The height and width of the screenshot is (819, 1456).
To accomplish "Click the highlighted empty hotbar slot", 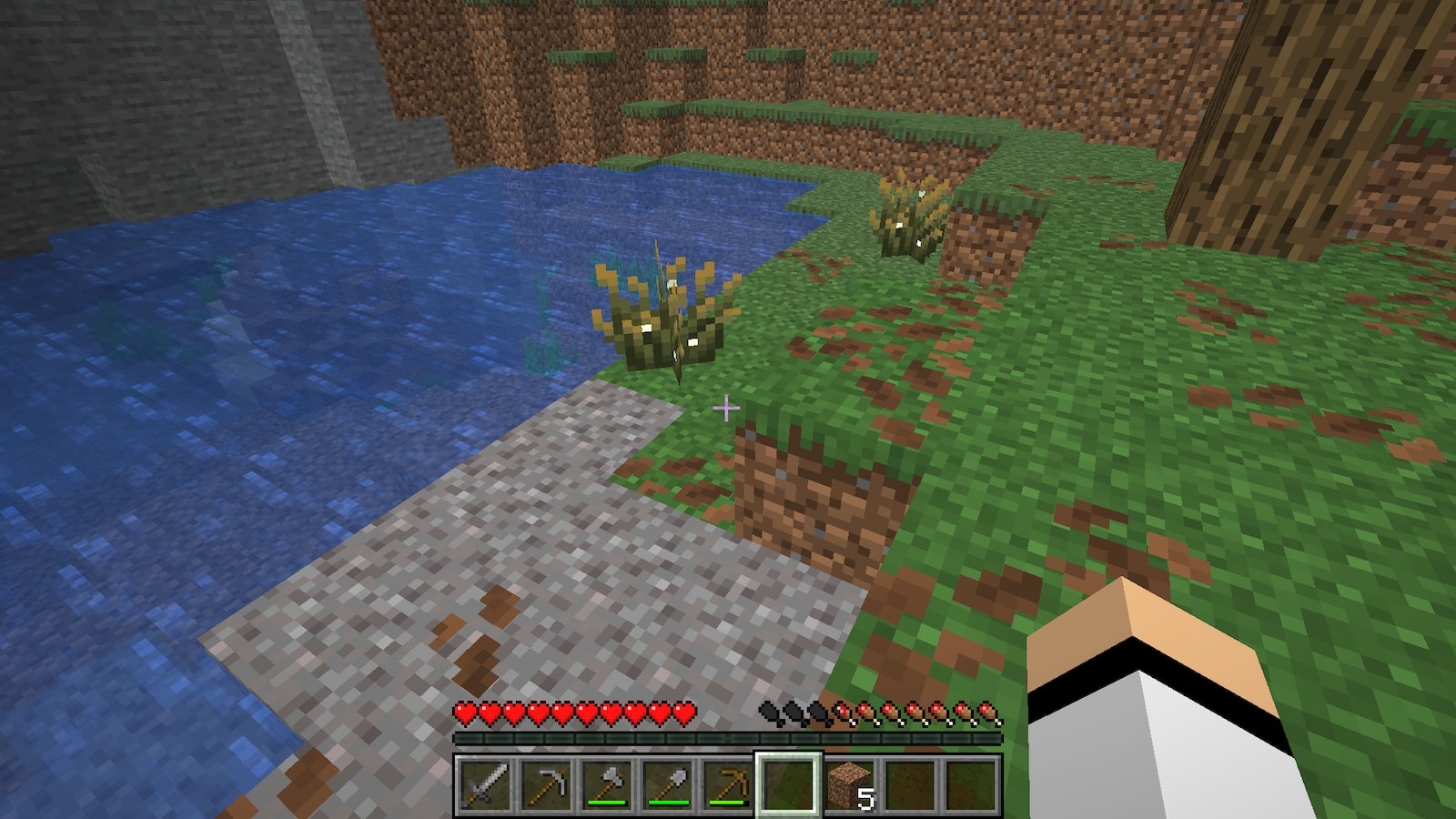I will click(788, 784).
